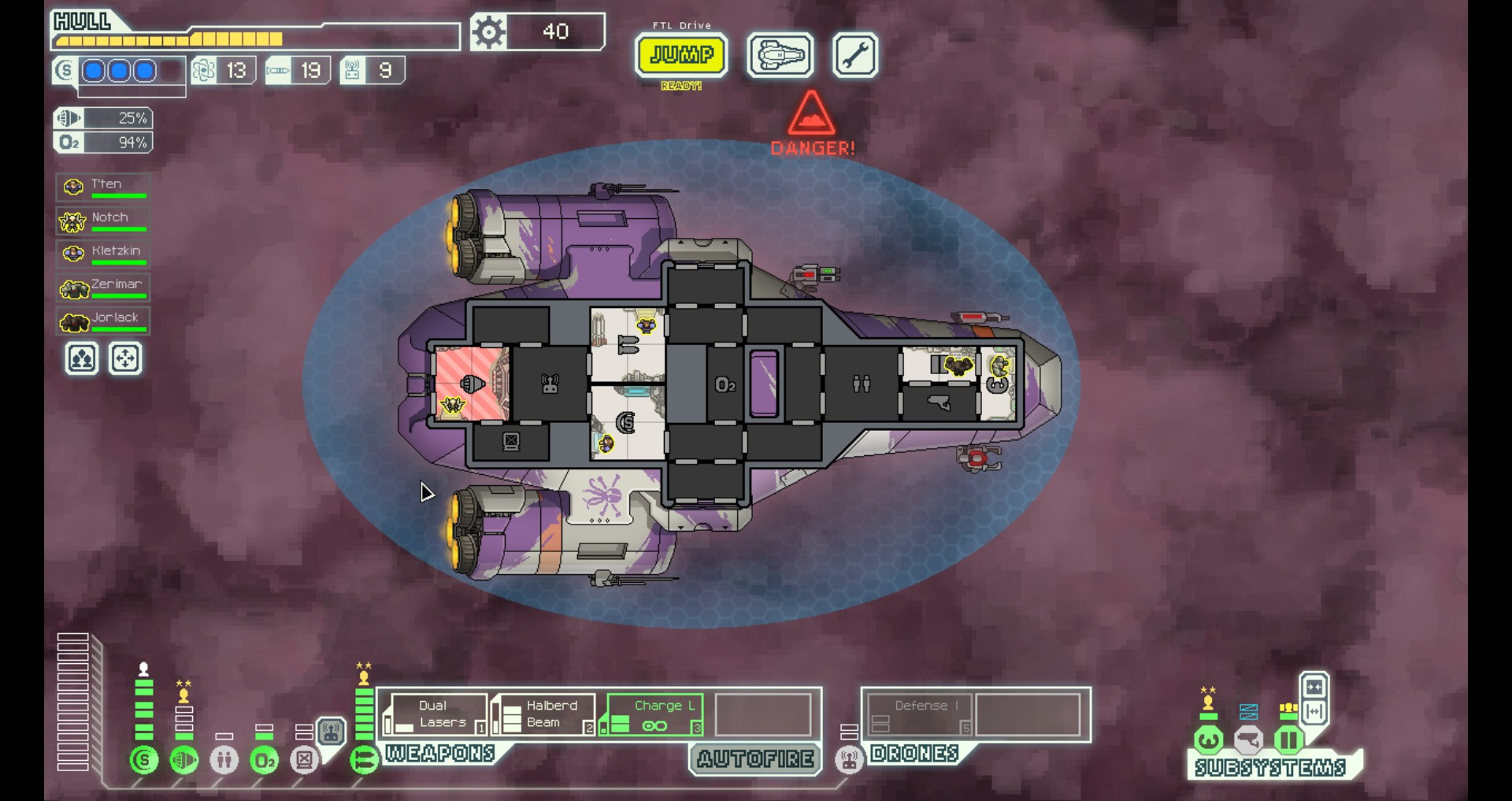The height and width of the screenshot is (801, 1512).
Task: Select the Halberd Beam weapon
Action: 543,714
